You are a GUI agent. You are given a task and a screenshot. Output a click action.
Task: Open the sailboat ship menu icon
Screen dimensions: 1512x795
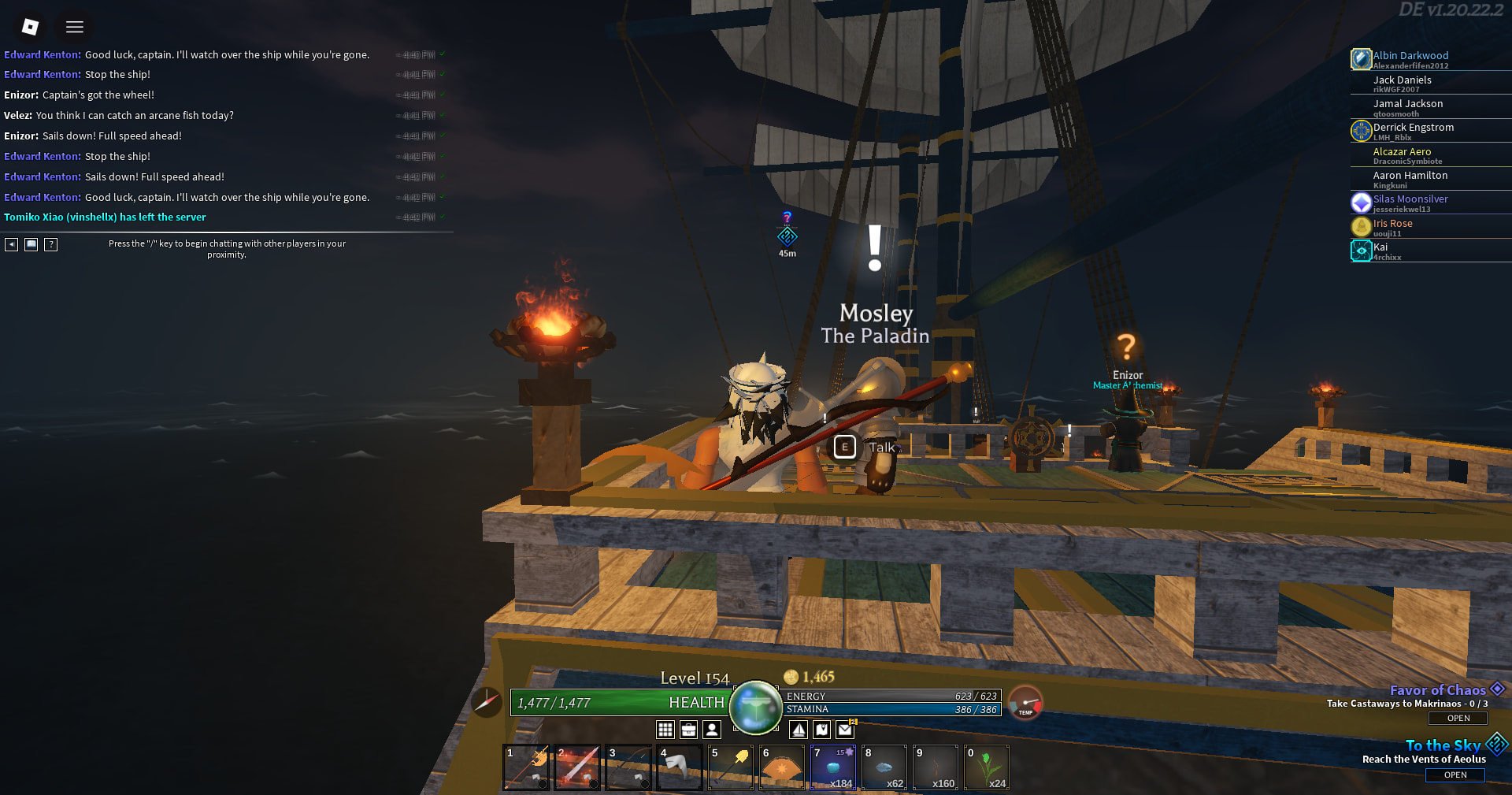(799, 730)
